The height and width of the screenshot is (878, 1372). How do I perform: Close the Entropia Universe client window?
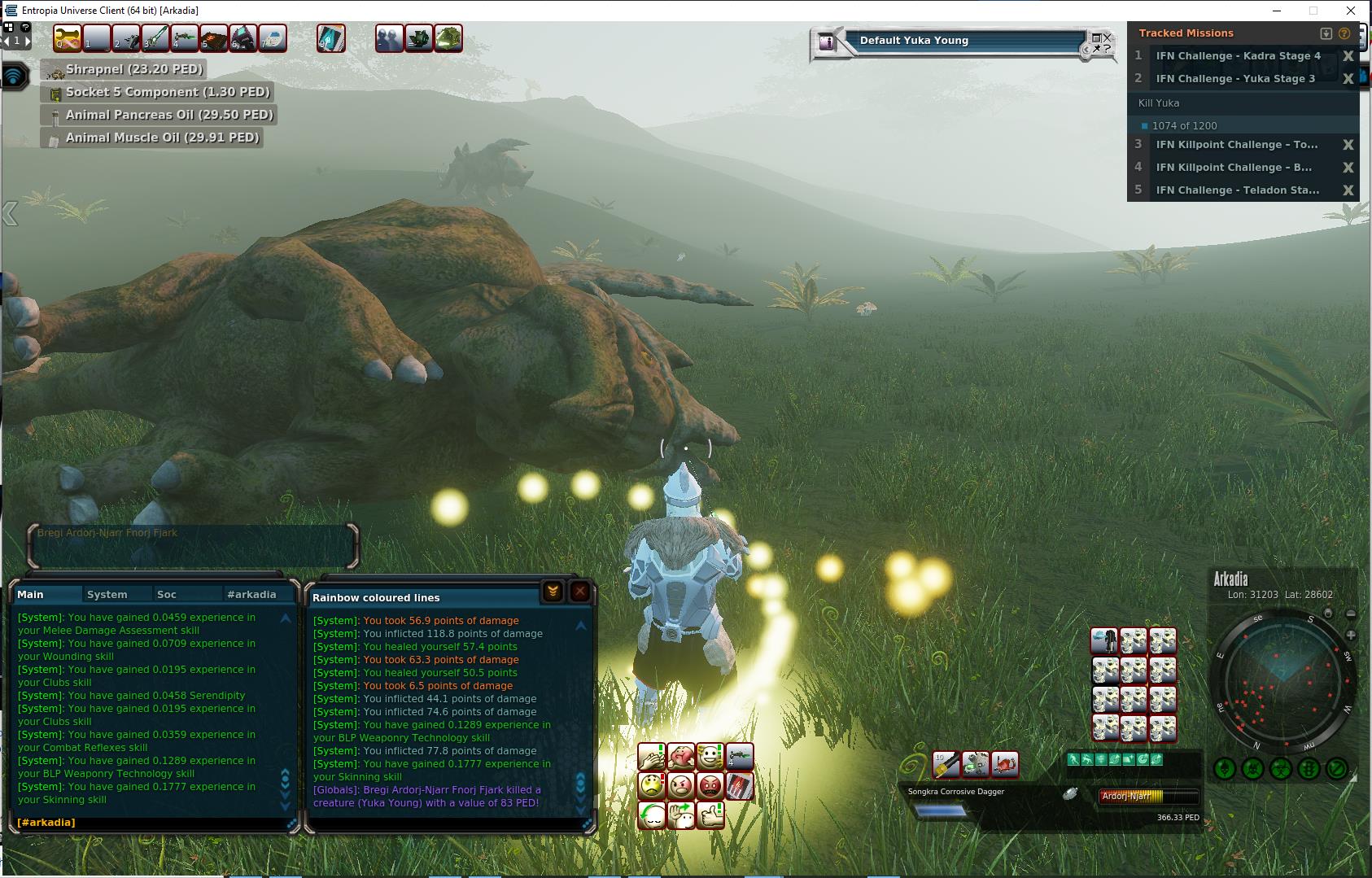point(1351,11)
